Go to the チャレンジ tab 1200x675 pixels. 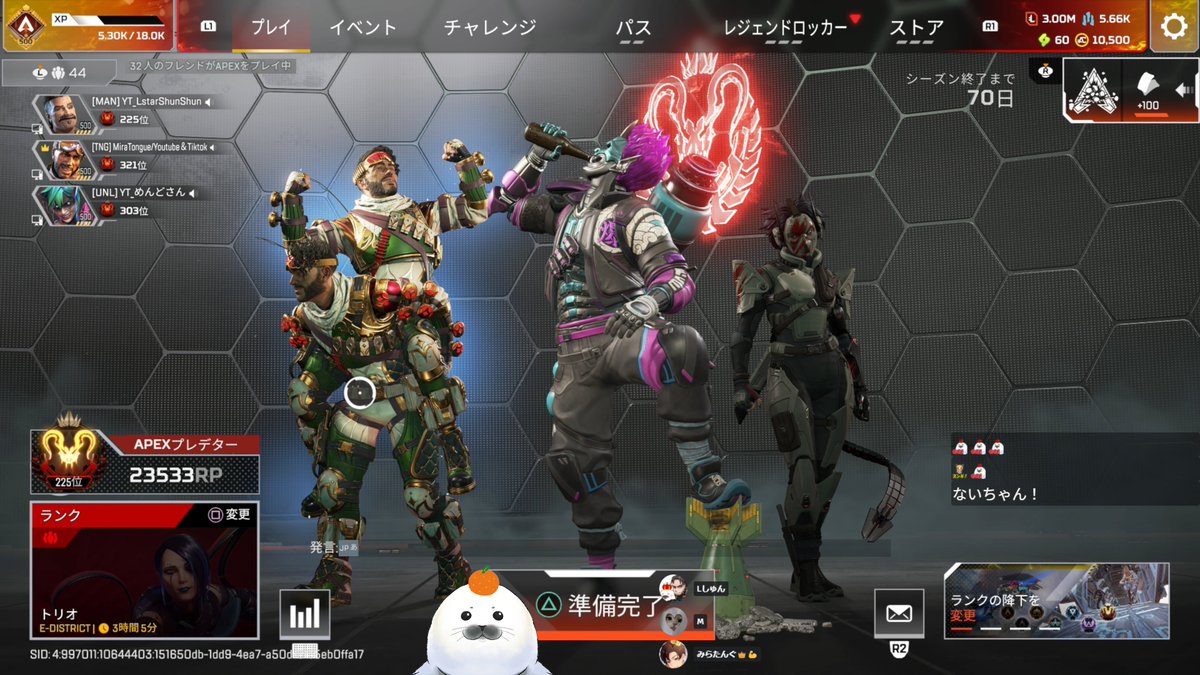pyautogui.click(x=490, y=28)
